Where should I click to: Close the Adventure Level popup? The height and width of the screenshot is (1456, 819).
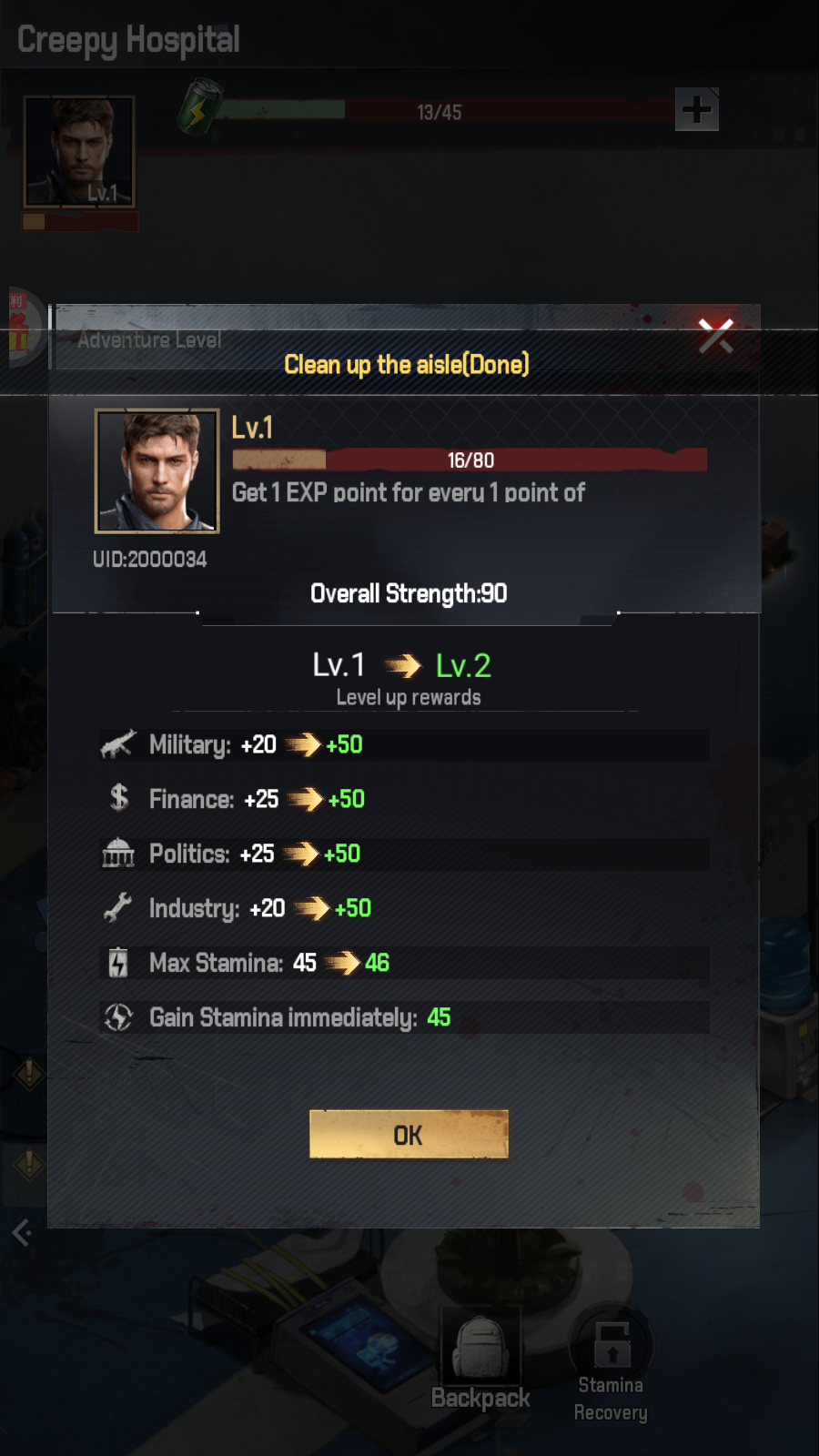point(715,336)
